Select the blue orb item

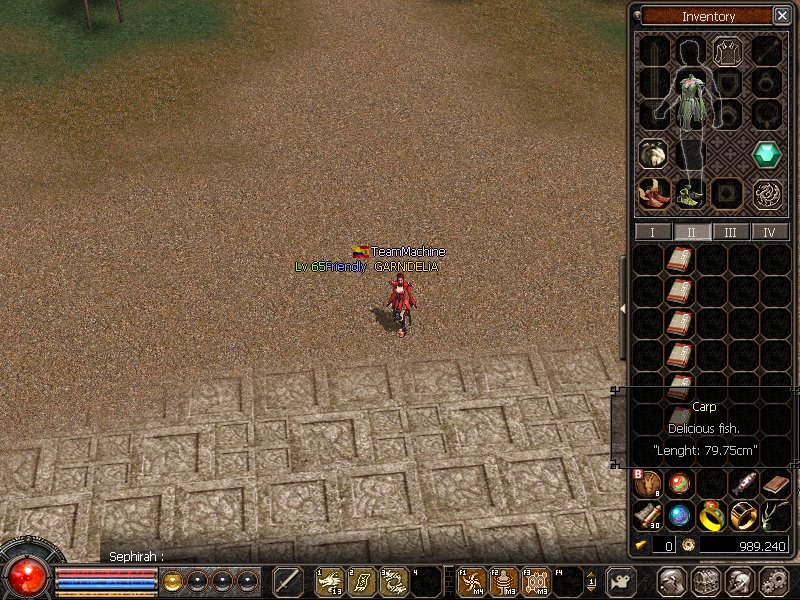[679, 516]
